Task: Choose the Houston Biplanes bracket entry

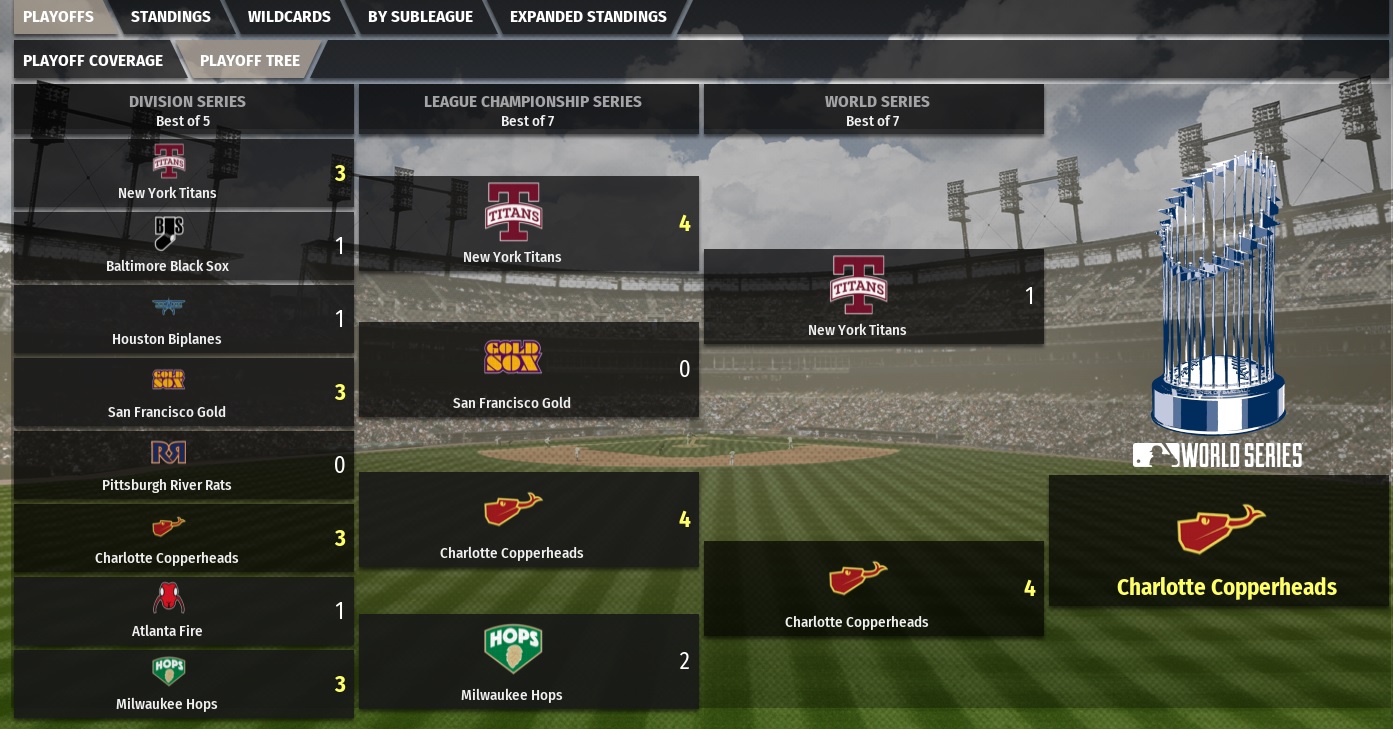Action: coord(183,319)
